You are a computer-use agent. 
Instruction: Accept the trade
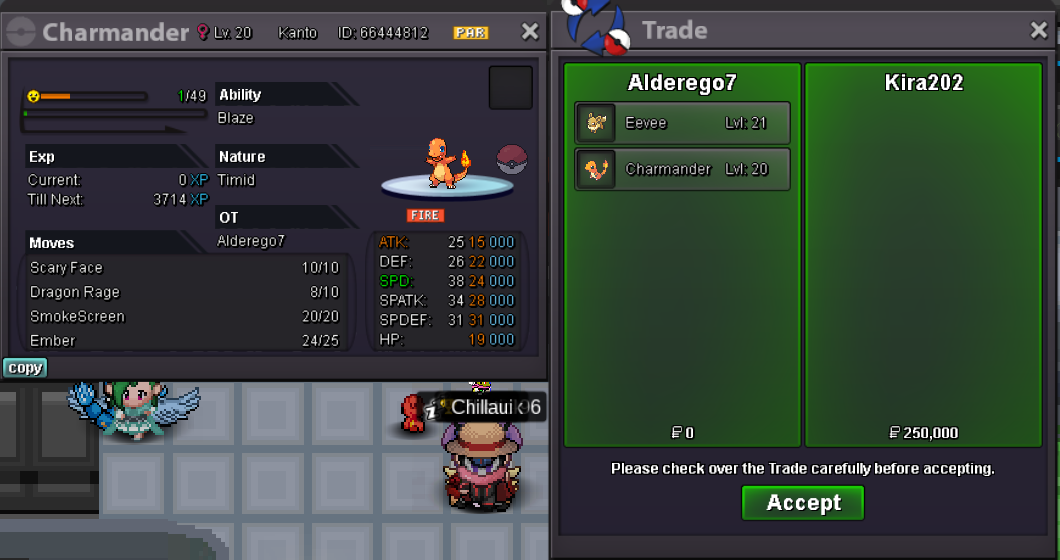pyautogui.click(x=802, y=503)
